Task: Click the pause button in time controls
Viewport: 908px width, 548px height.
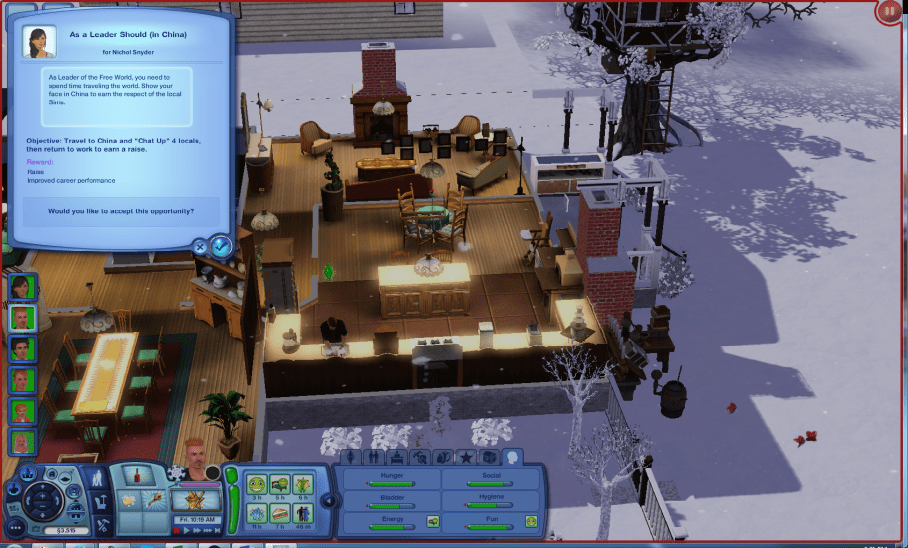Action: click(x=177, y=531)
